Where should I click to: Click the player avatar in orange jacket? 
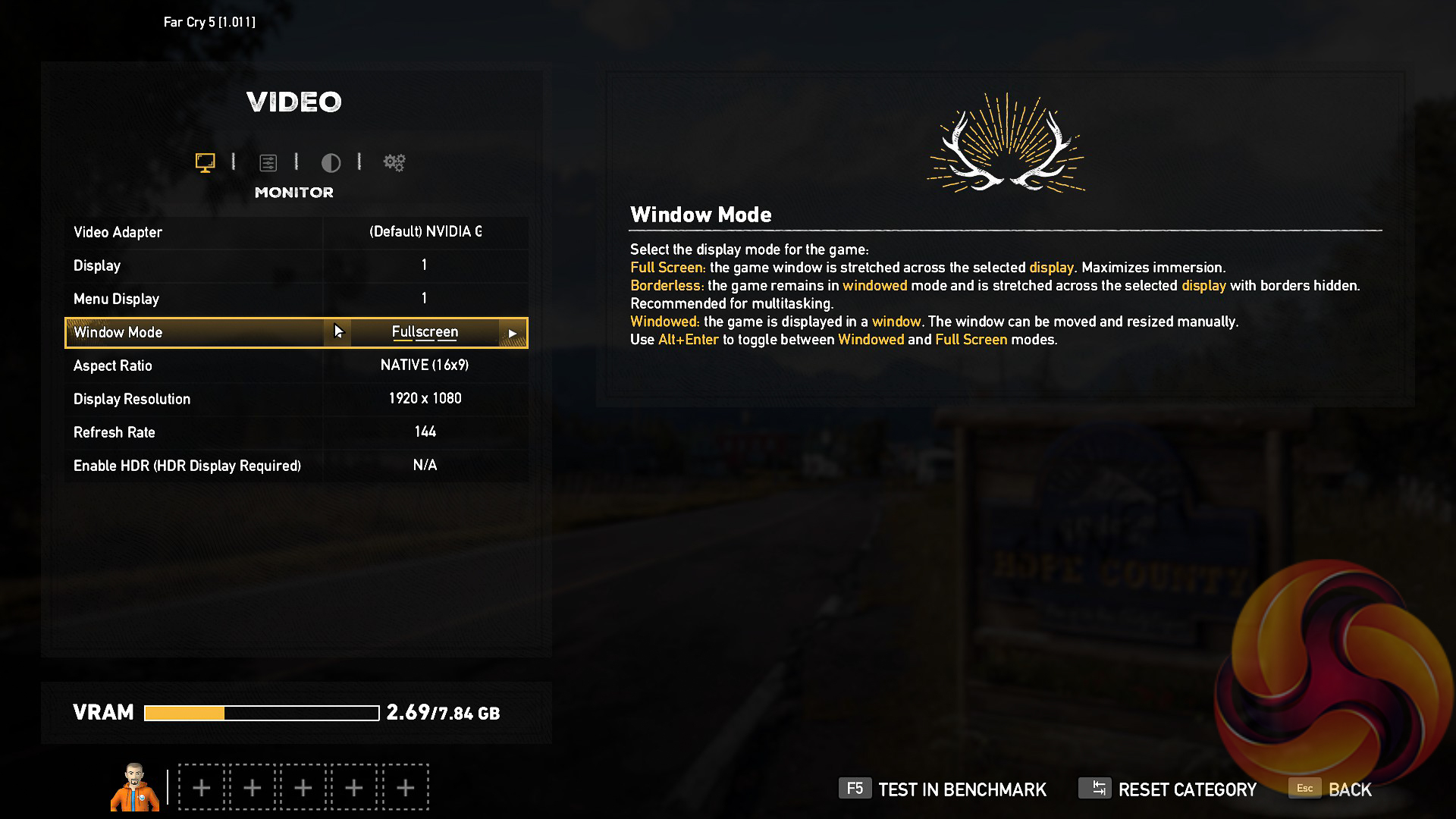pos(135,787)
